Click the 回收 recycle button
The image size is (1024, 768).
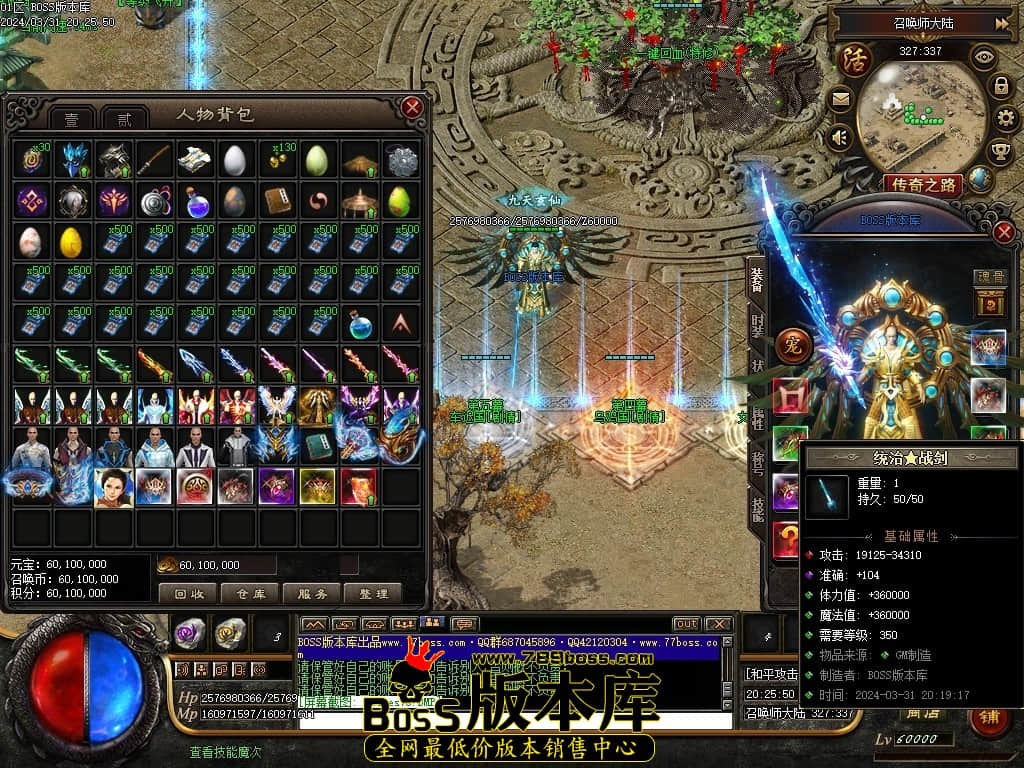pos(188,594)
